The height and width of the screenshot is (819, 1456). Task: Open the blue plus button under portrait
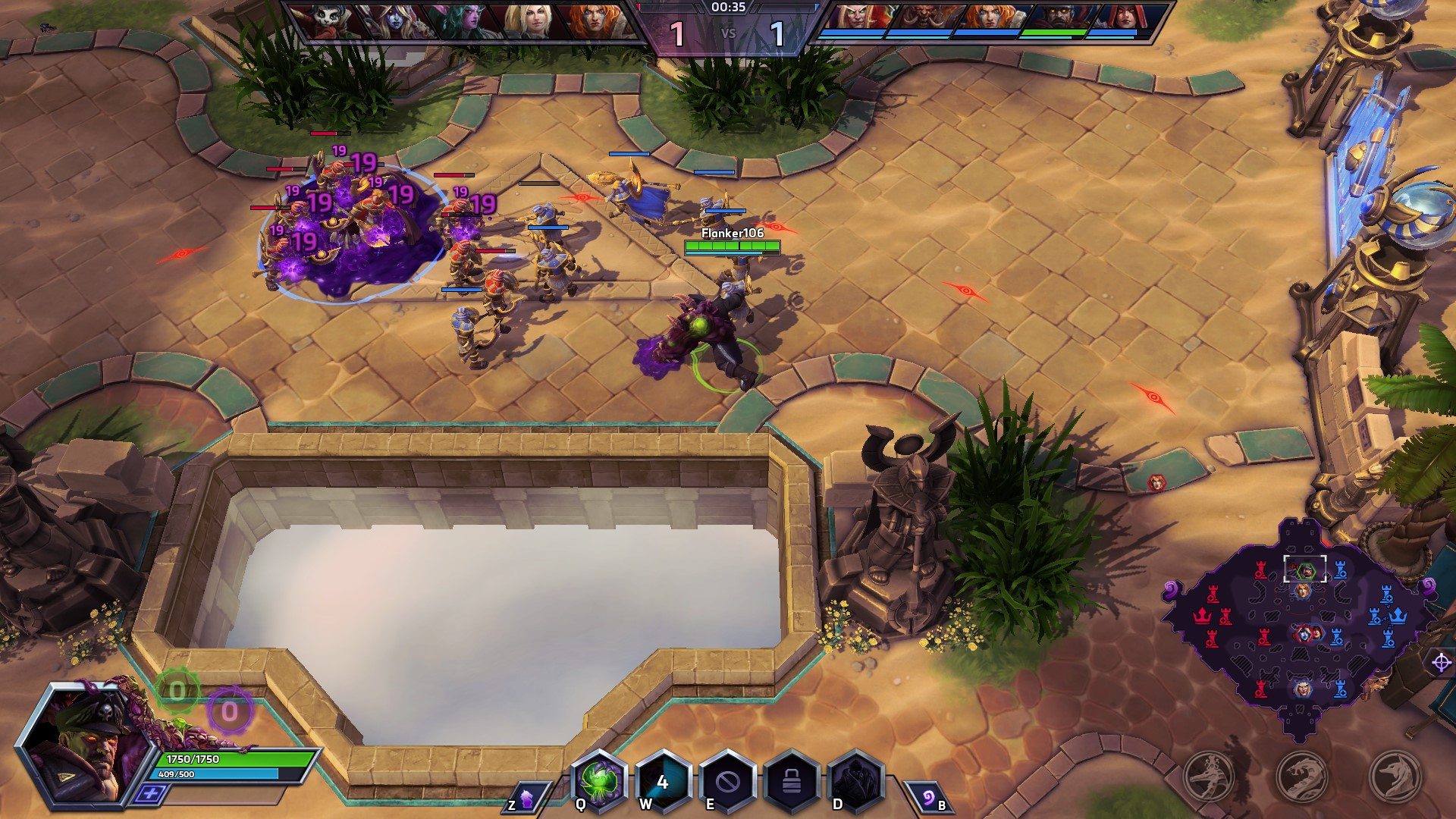coord(151,793)
